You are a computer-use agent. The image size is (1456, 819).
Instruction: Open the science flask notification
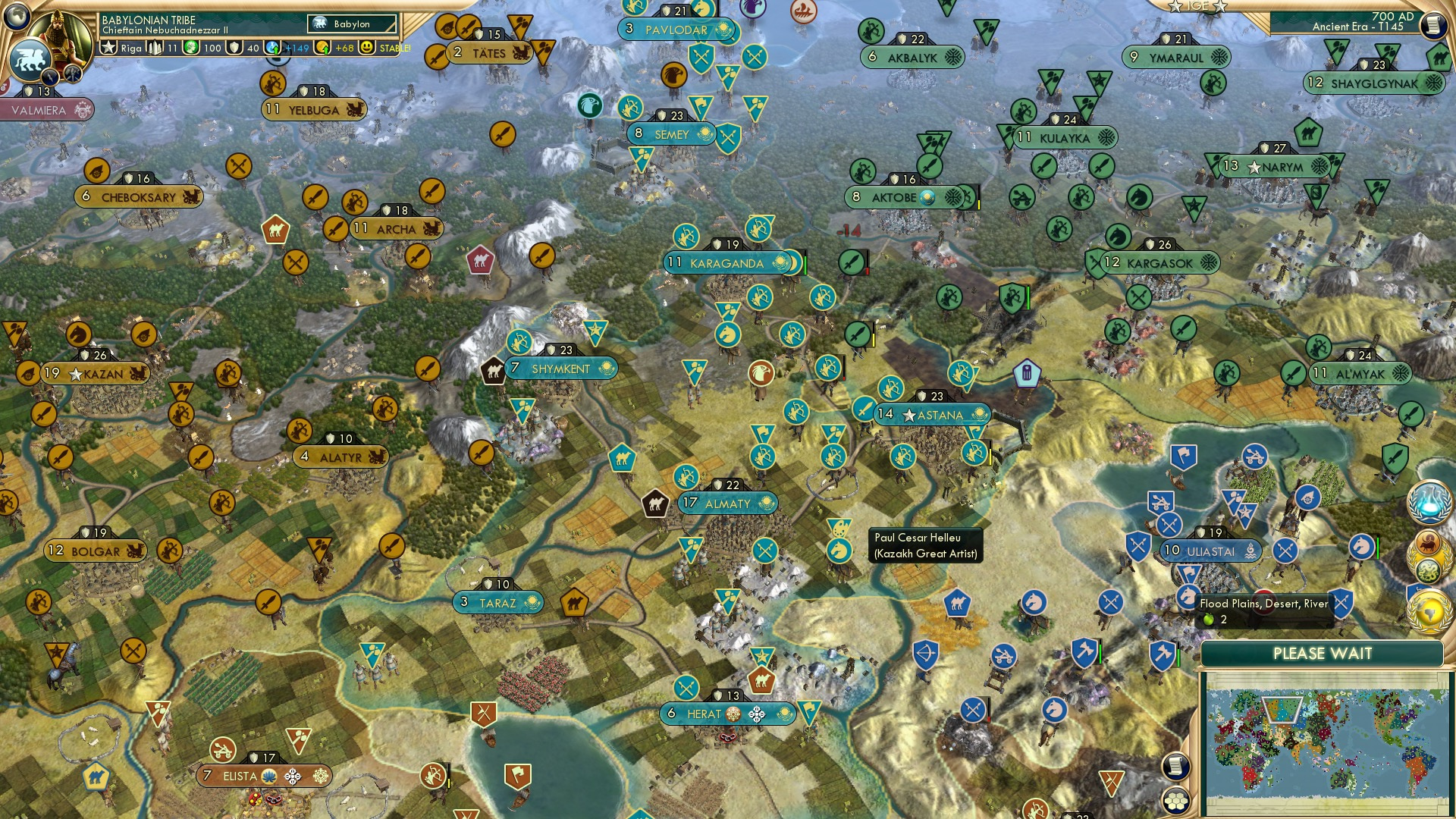point(1429,502)
